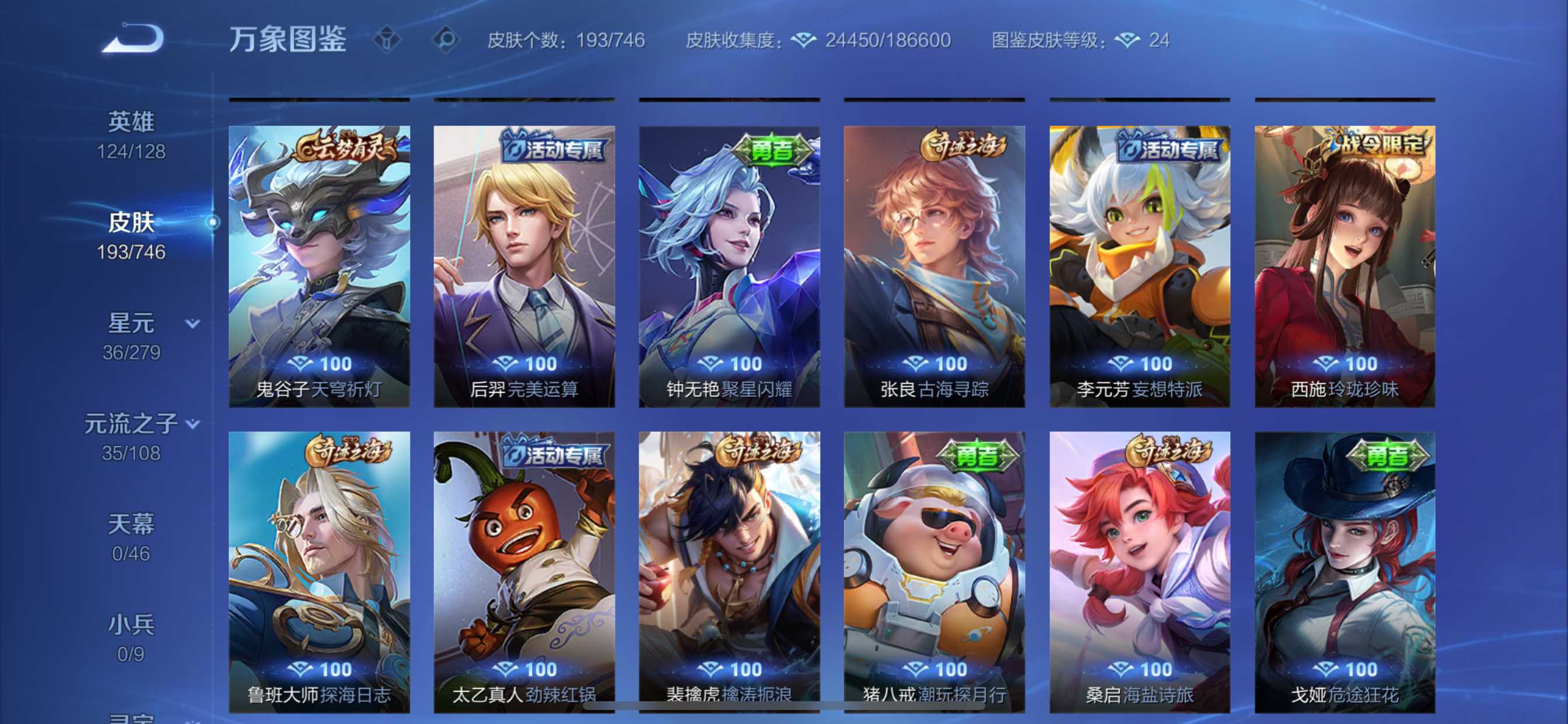Viewport: 1568px width, 724px height.
Task: Select the 猪八戒 潮玩探月行 skin card
Action: click(x=935, y=569)
